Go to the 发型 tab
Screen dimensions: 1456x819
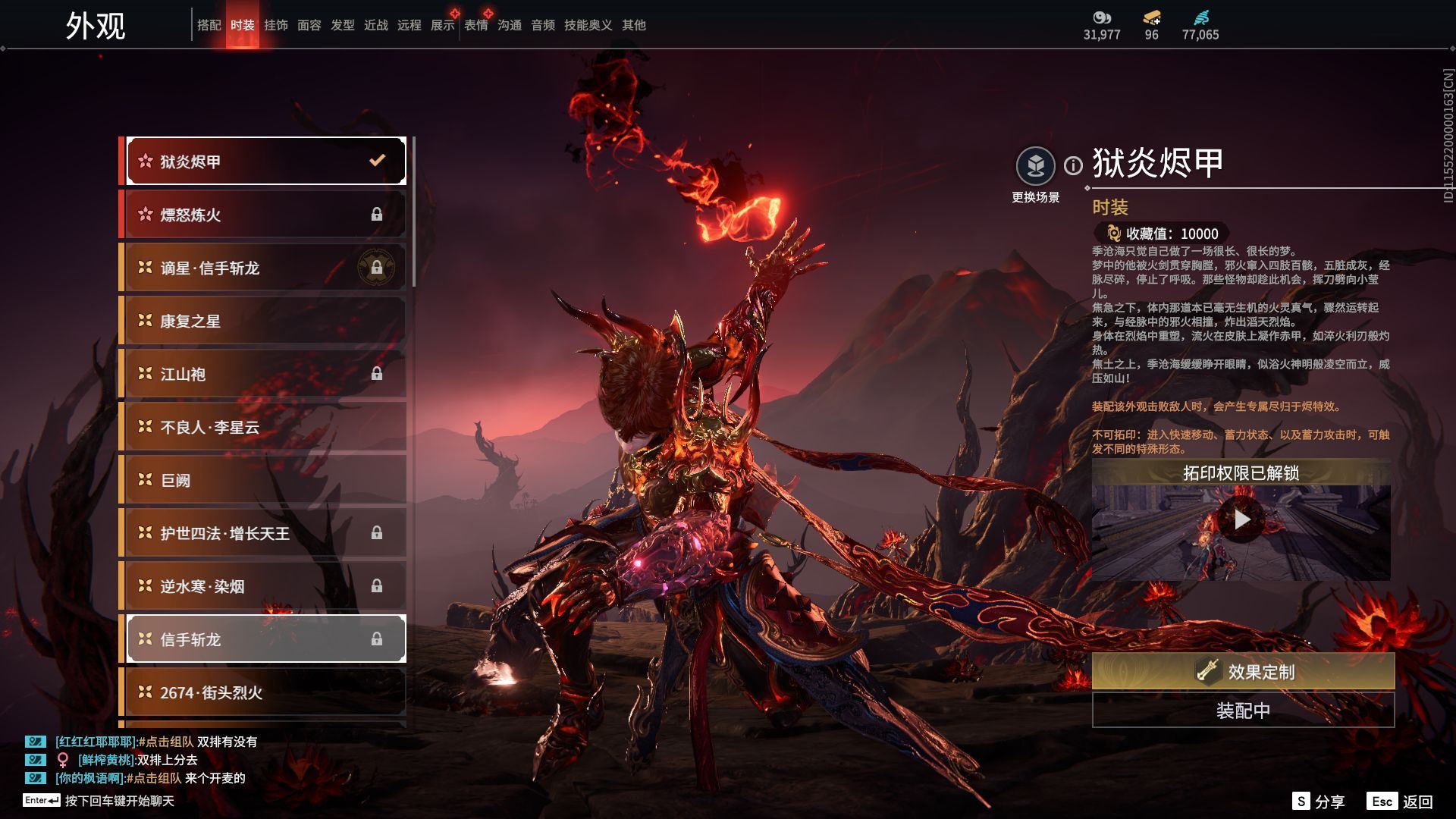pos(342,25)
